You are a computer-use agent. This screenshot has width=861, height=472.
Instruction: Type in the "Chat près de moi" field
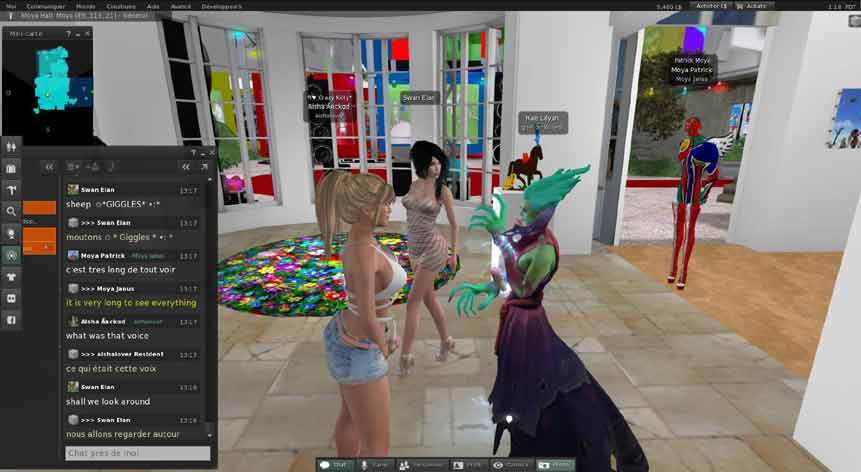tap(138, 453)
